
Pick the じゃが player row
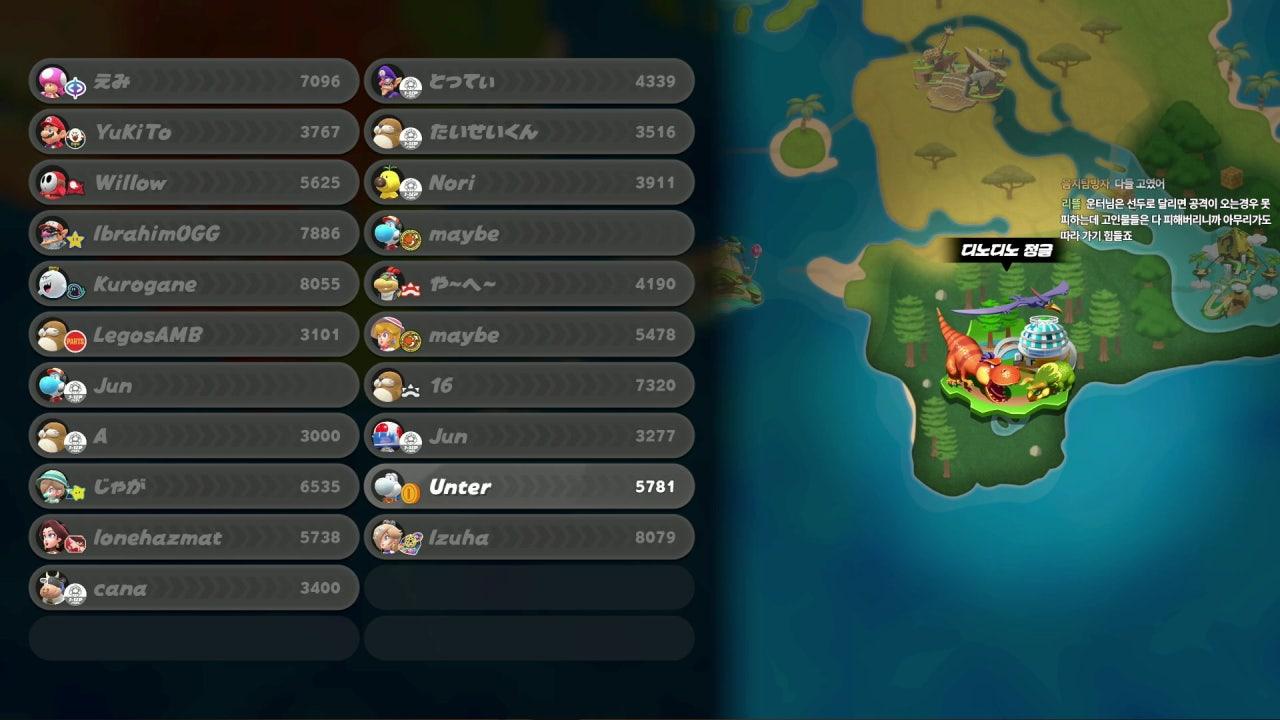194,487
